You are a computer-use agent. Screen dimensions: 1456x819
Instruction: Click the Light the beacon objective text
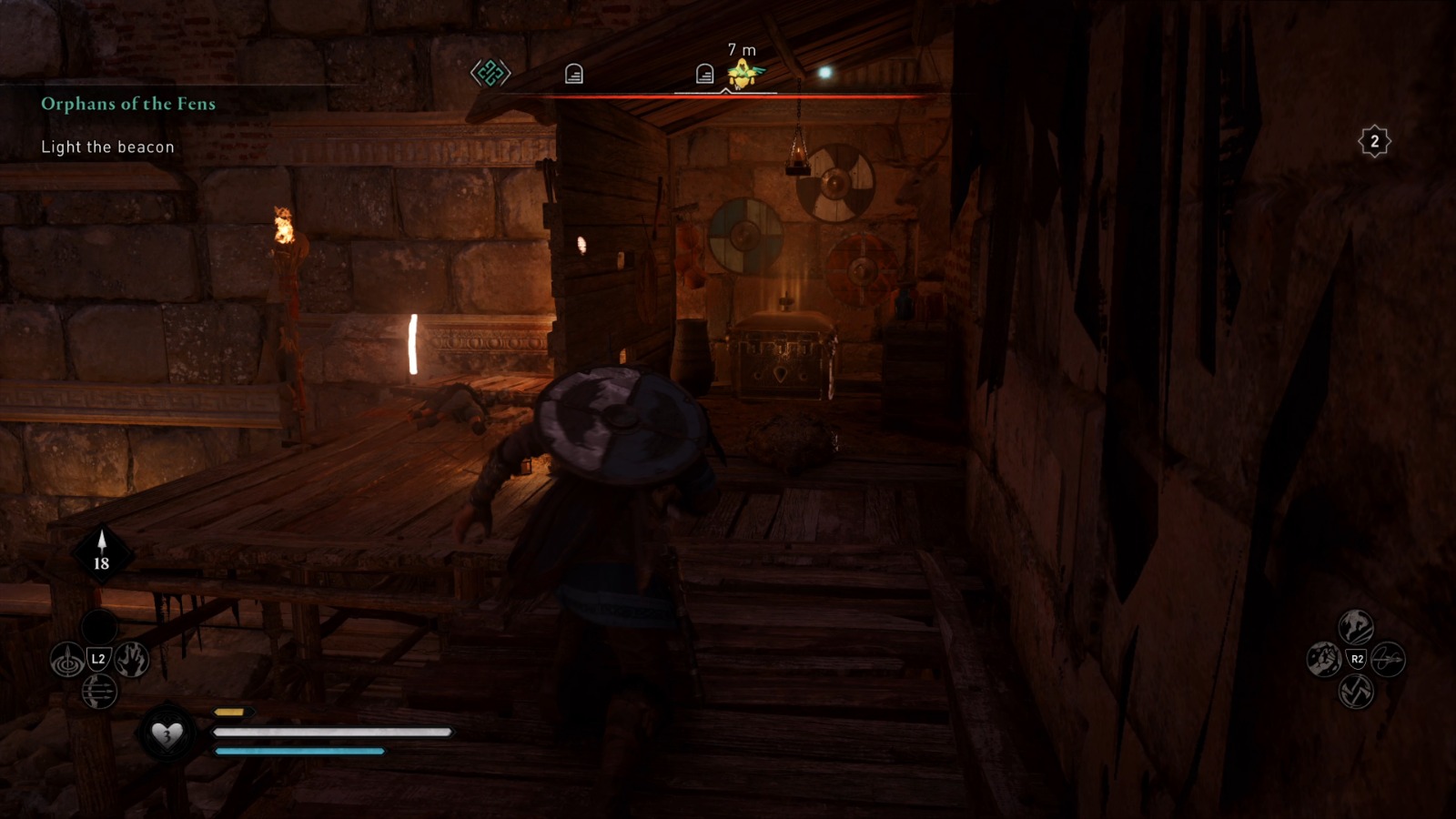(106, 147)
